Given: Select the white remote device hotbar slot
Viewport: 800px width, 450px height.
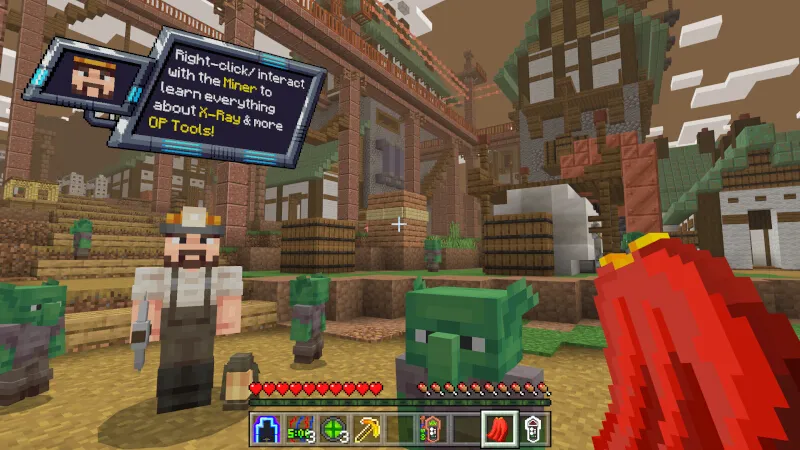Looking at the screenshot, I should point(534,428).
